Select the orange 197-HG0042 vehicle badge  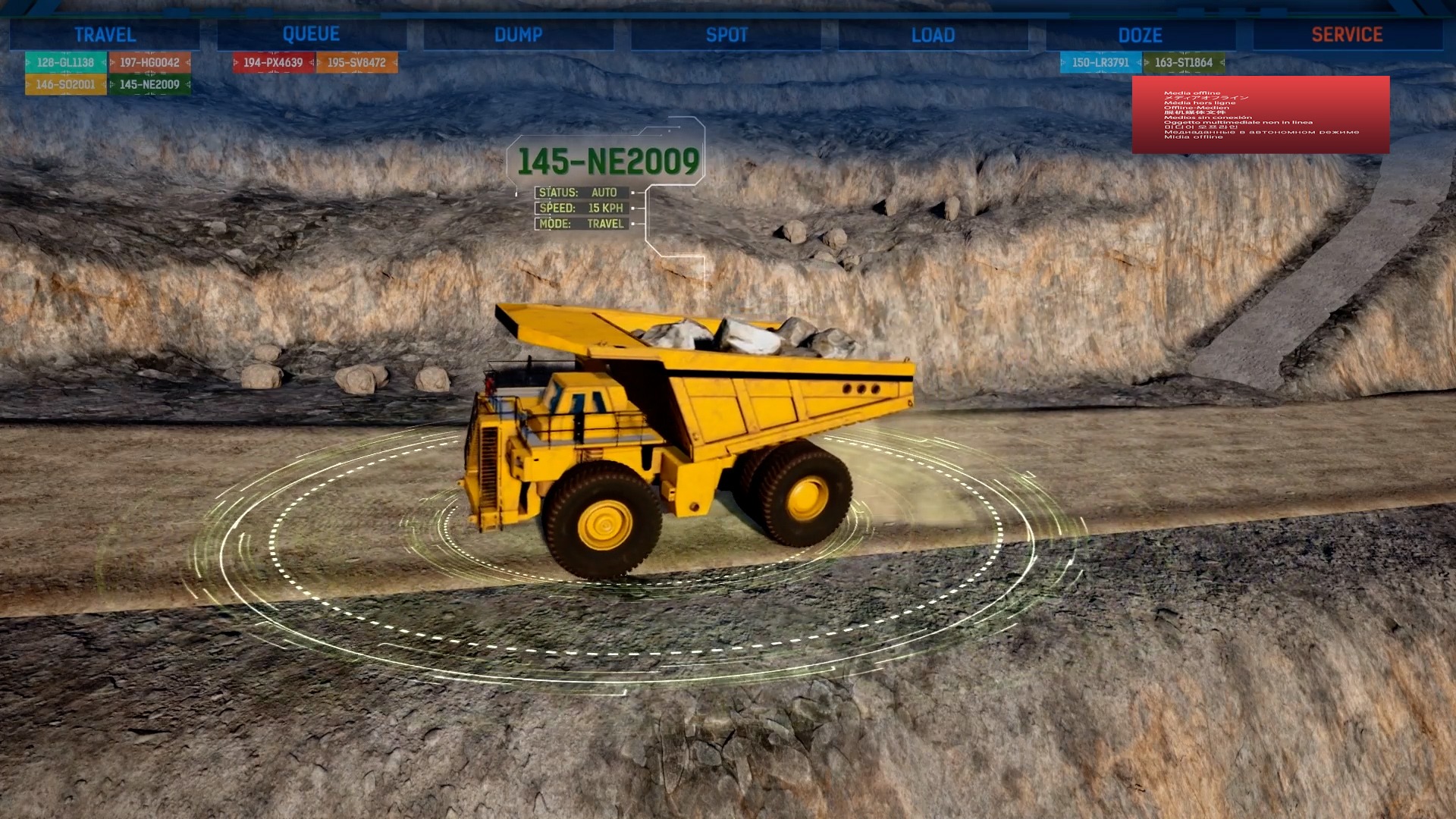click(x=149, y=63)
